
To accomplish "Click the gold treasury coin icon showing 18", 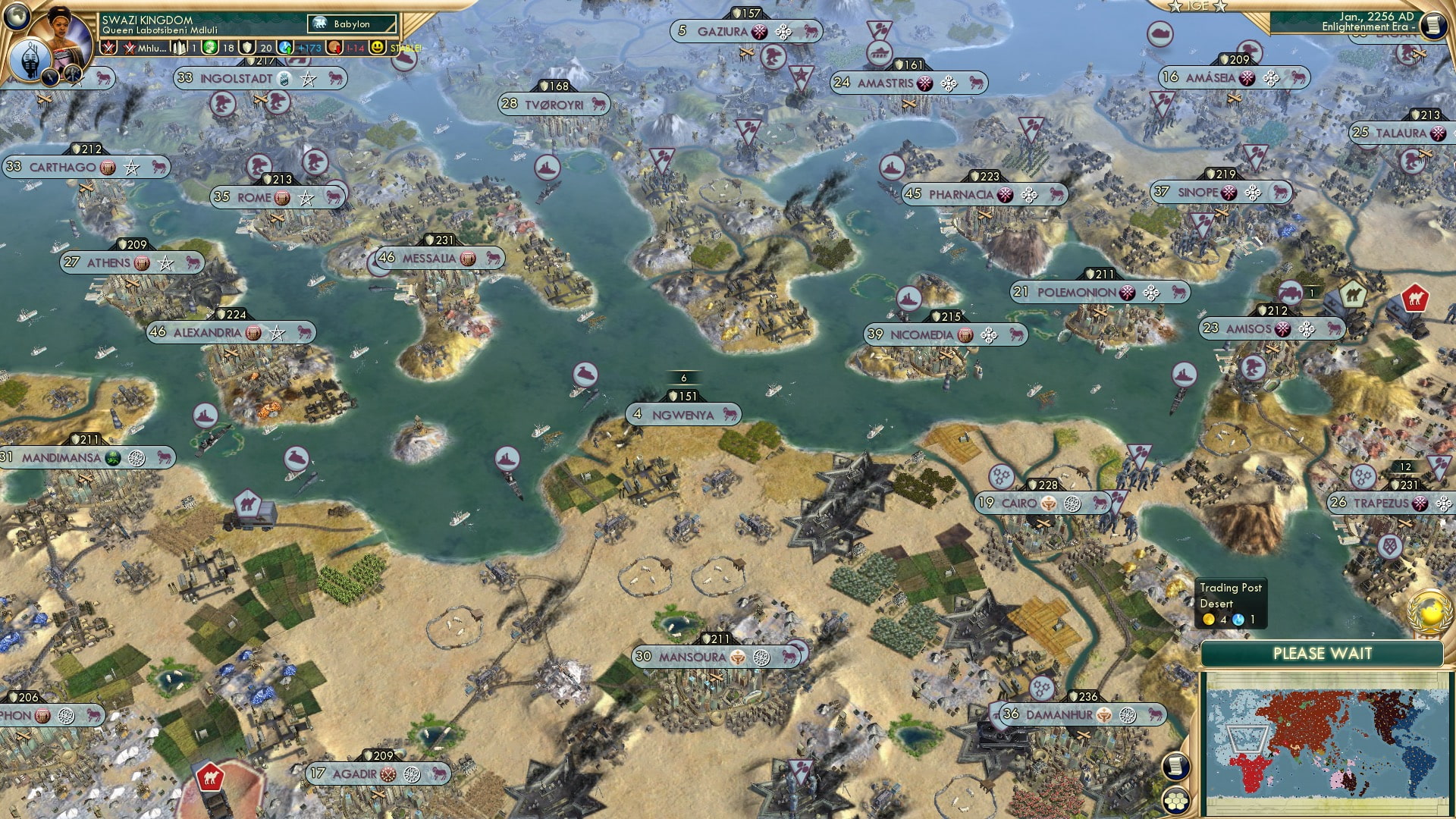I will pos(209,48).
